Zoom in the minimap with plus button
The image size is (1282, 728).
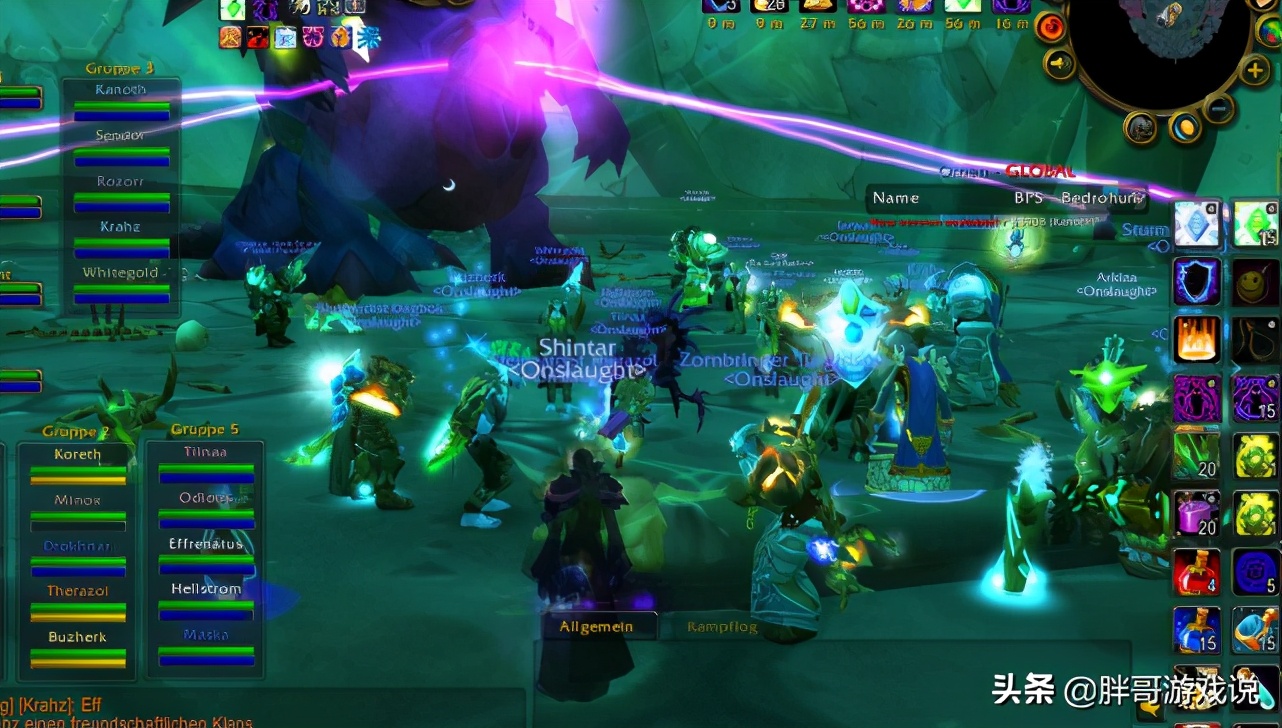(1254, 70)
